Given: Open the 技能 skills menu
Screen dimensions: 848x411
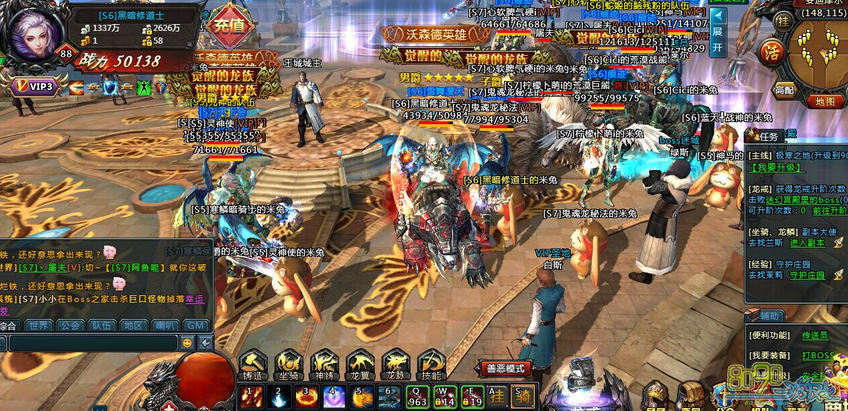Looking at the screenshot, I should (431, 367).
